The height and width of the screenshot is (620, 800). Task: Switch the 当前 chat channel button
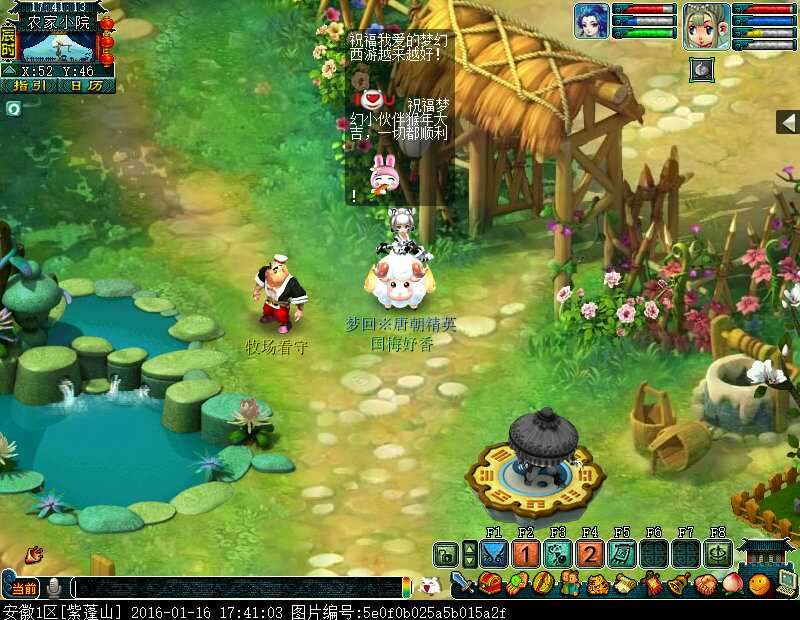click(24, 588)
